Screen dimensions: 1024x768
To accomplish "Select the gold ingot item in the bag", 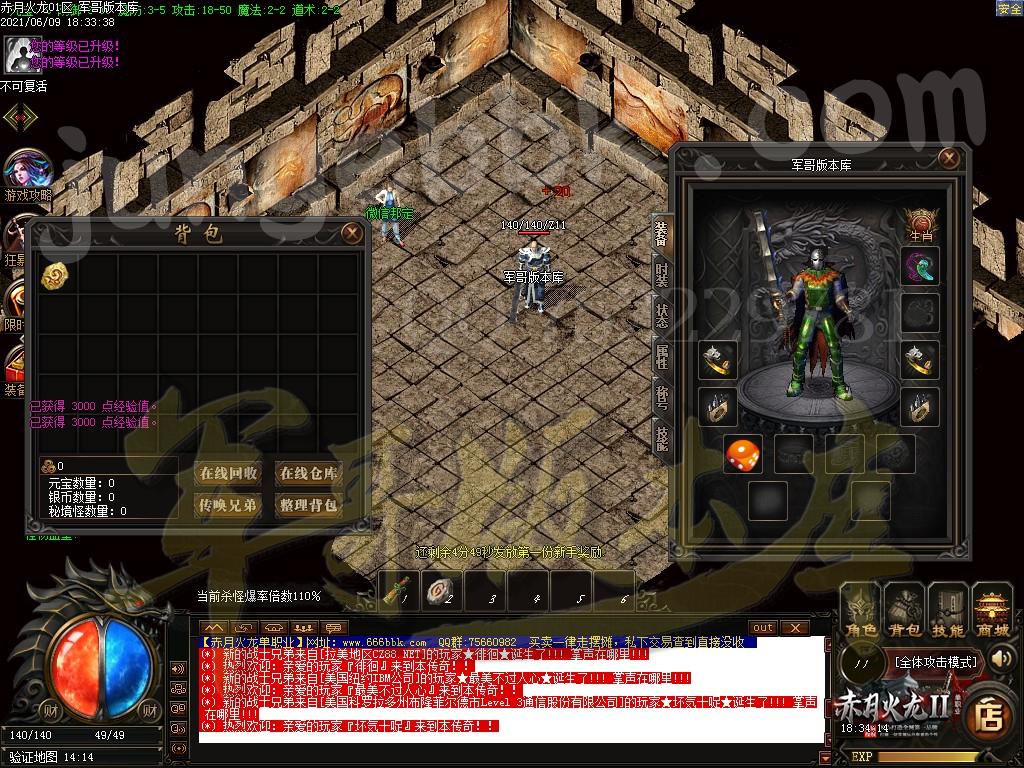I will 54,277.
